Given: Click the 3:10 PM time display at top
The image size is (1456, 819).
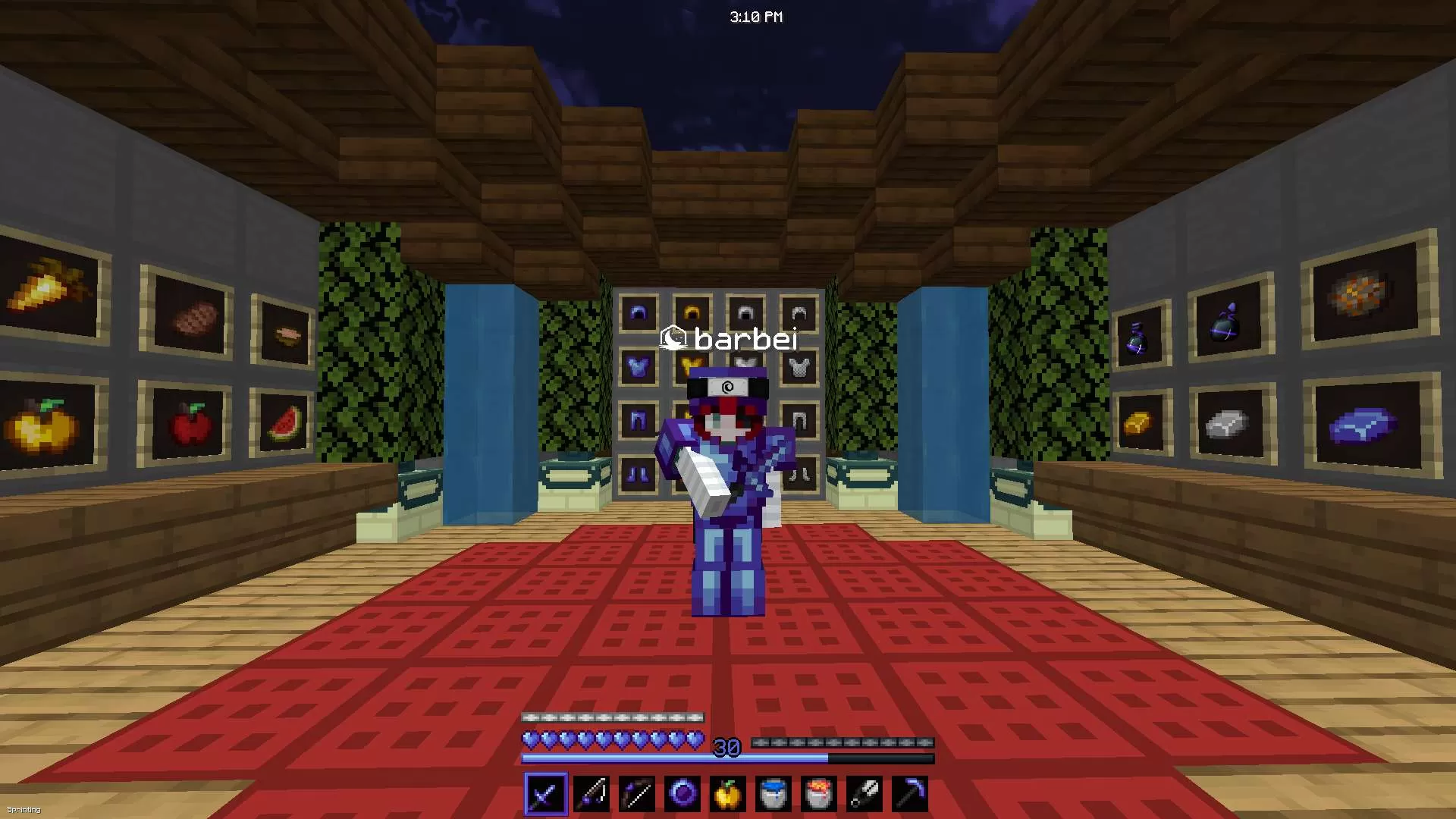Looking at the screenshot, I should pos(756,16).
